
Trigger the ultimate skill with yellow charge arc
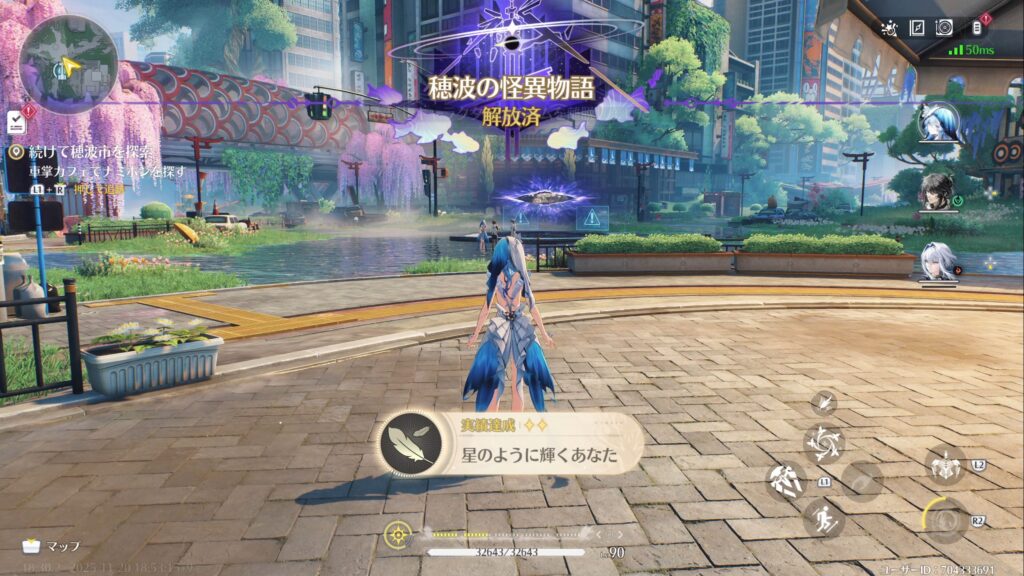[x=944, y=519]
